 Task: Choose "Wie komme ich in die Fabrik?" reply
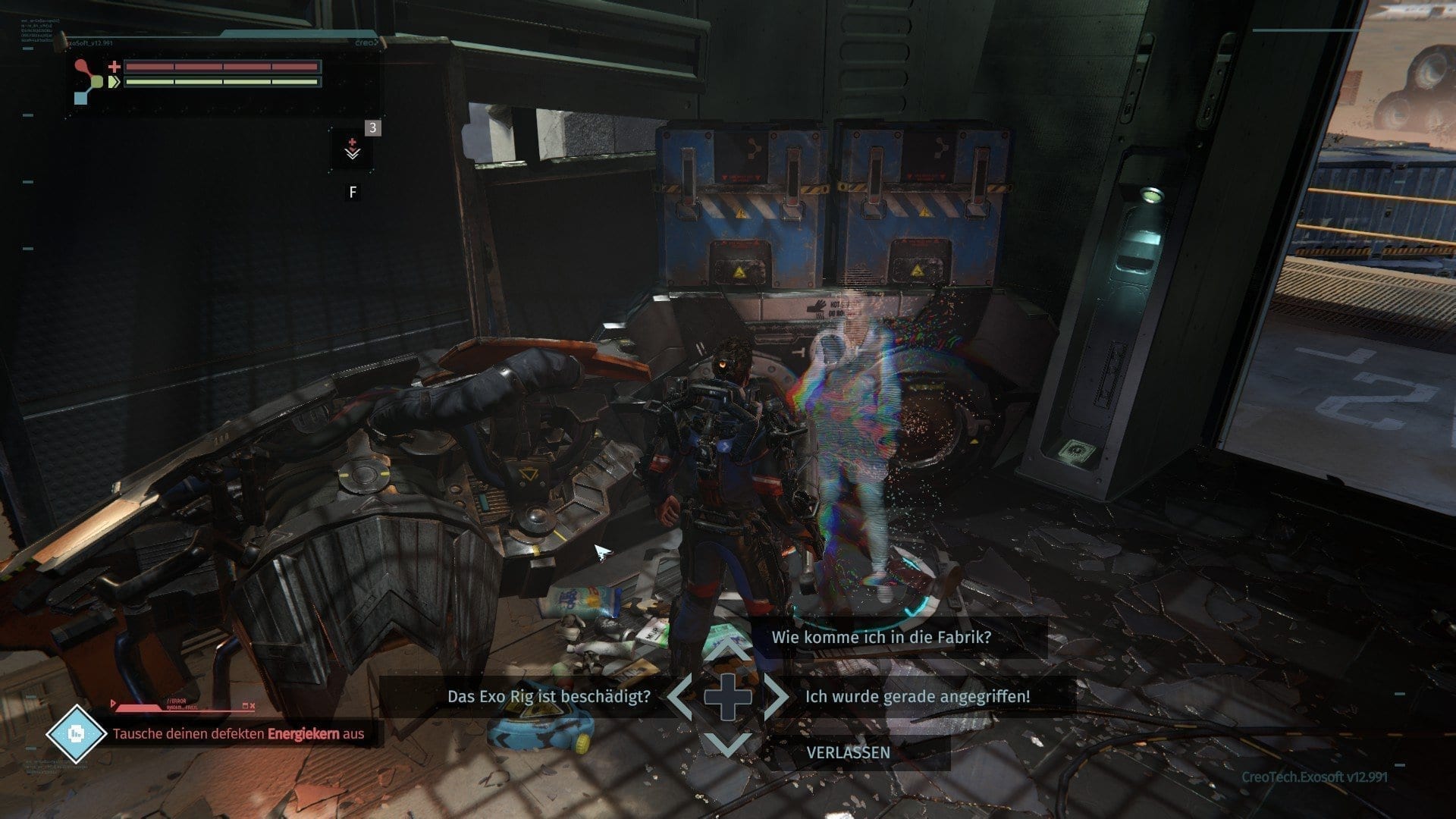click(x=881, y=637)
